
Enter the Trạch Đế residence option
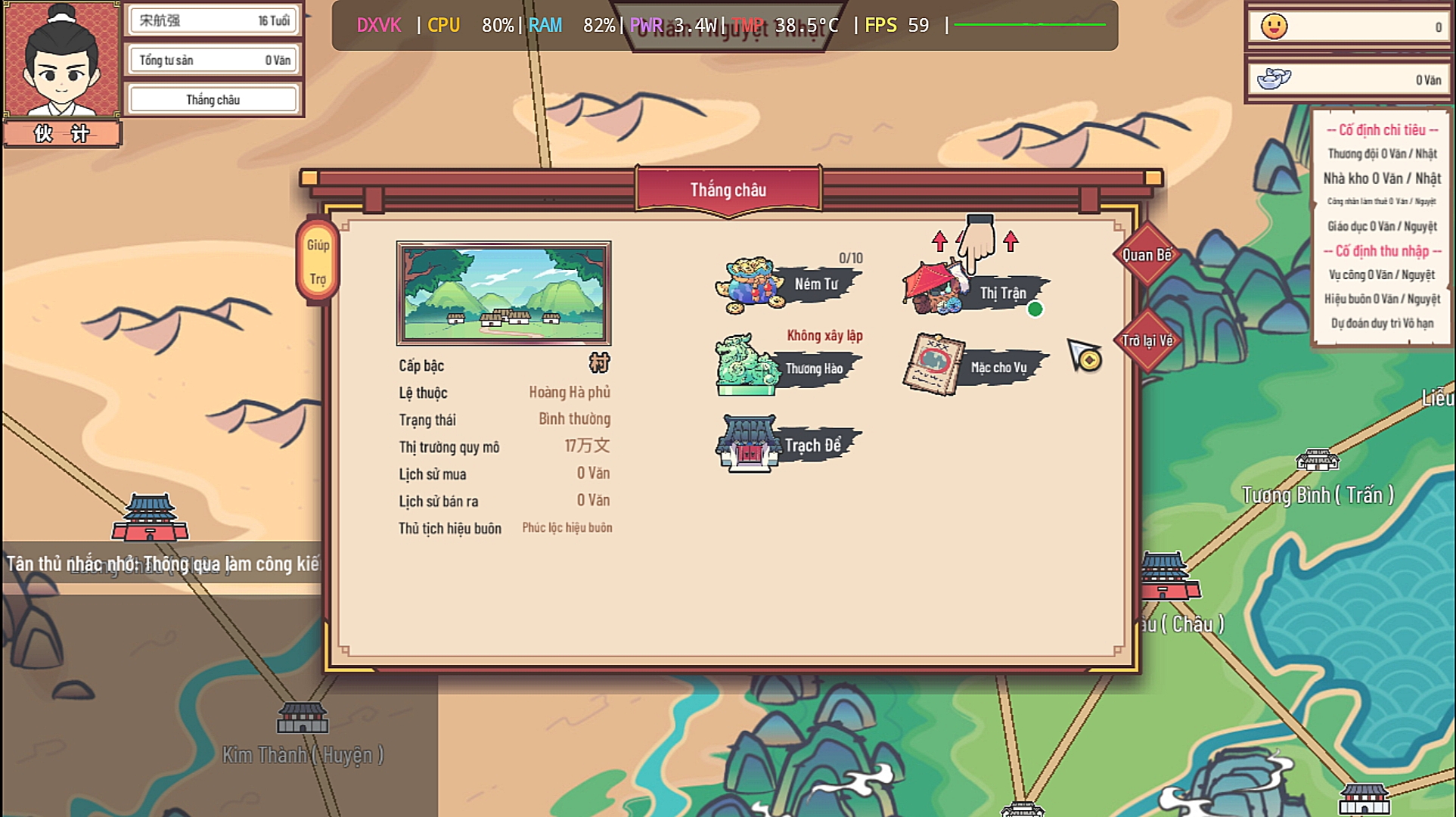pos(788,445)
